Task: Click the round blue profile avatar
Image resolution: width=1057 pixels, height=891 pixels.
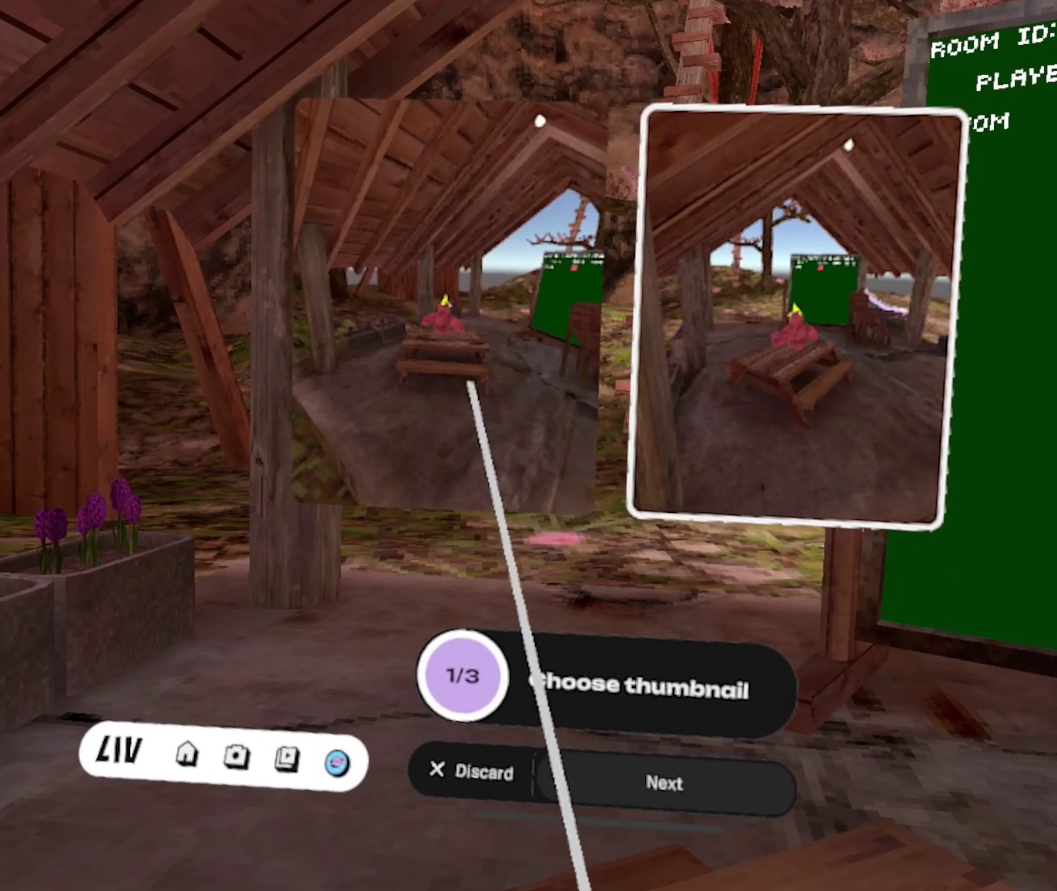Action: pyautogui.click(x=337, y=763)
